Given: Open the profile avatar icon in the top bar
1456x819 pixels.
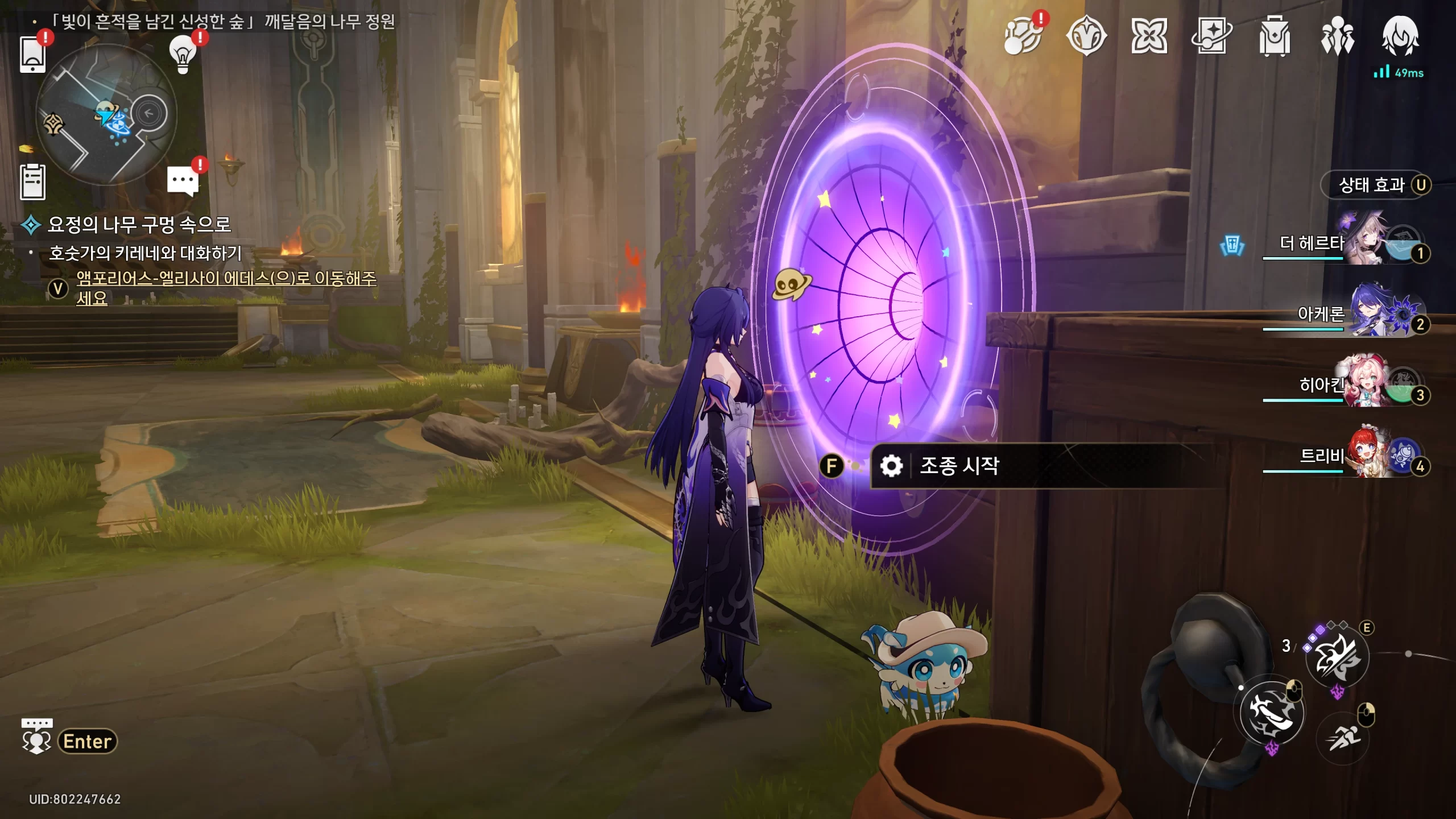Looking at the screenshot, I should 1400,36.
